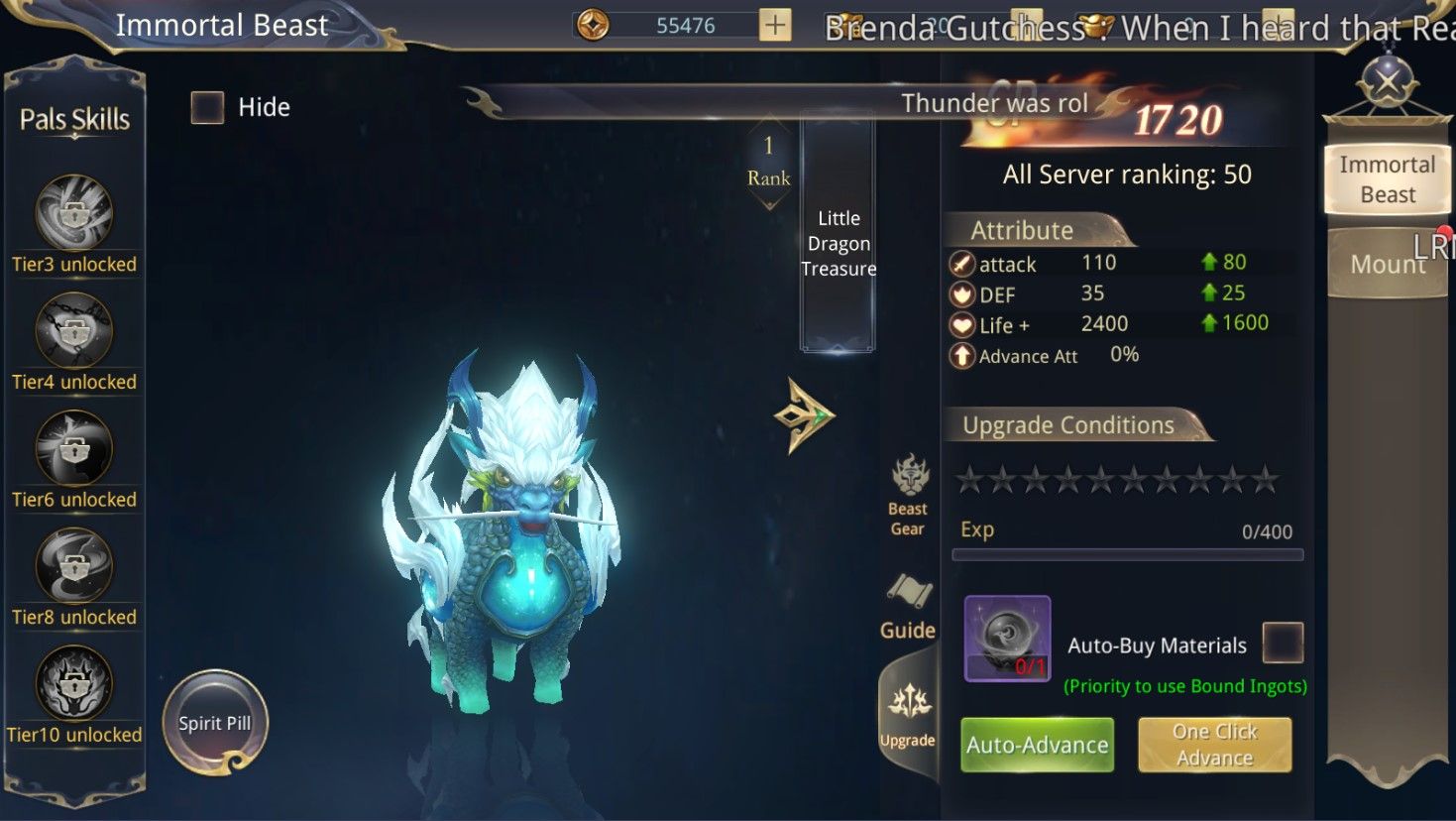
Task: Enable the Auto-Buy Materials checkbox
Action: pos(1282,643)
